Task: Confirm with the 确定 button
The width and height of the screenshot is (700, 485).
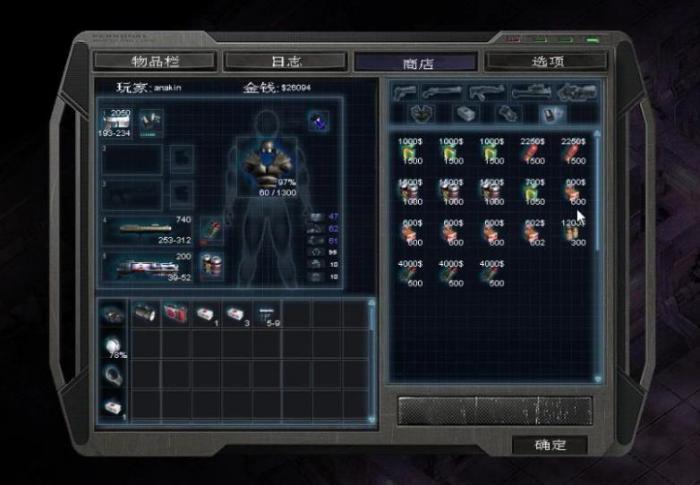Action: [549, 444]
